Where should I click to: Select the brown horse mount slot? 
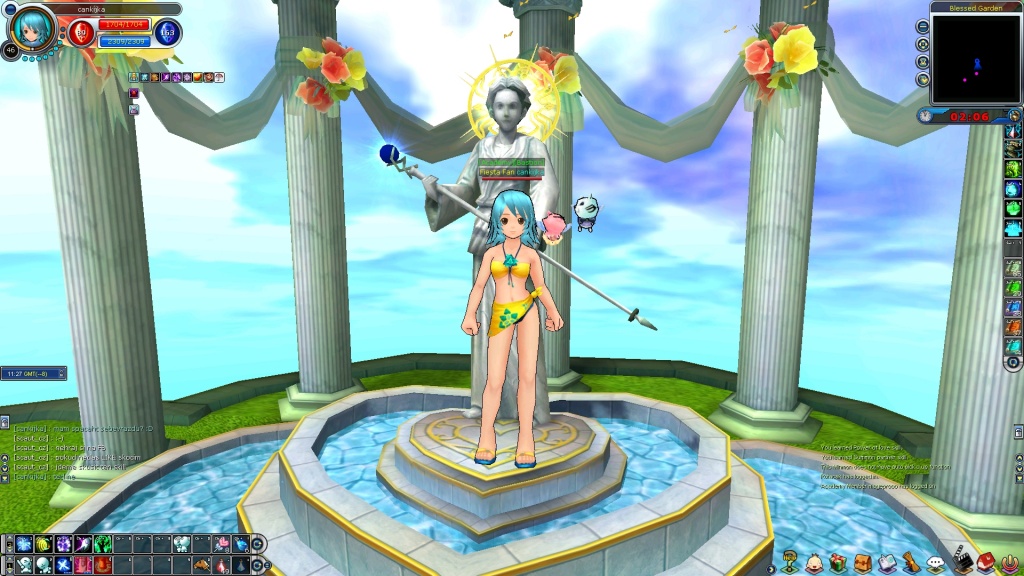coord(201,565)
